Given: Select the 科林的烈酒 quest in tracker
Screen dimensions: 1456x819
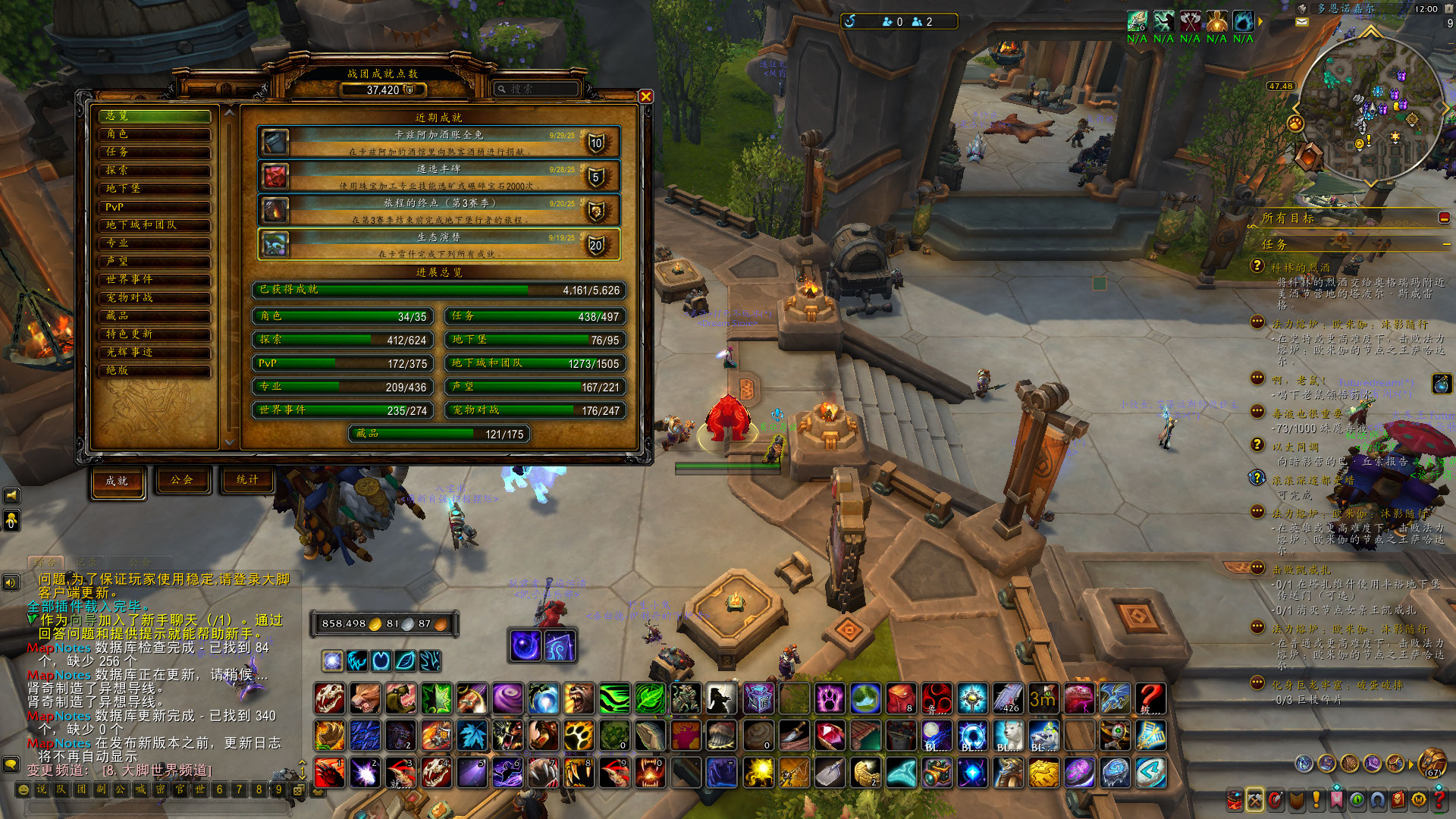Looking at the screenshot, I should click(x=1301, y=268).
